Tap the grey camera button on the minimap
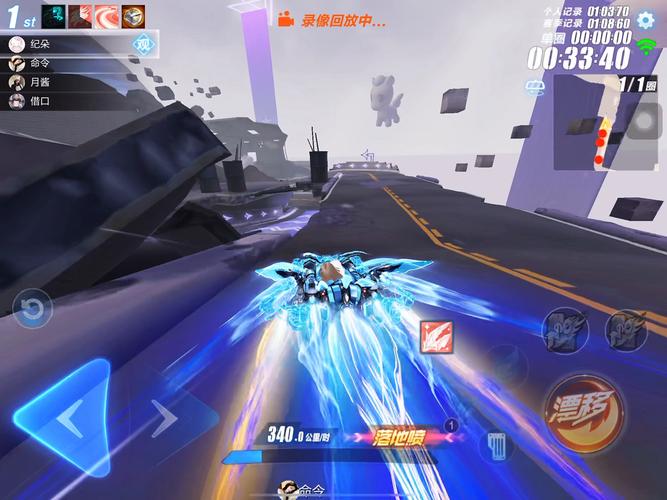The height and width of the screenshot is (500, 667). tap(645, 120)
